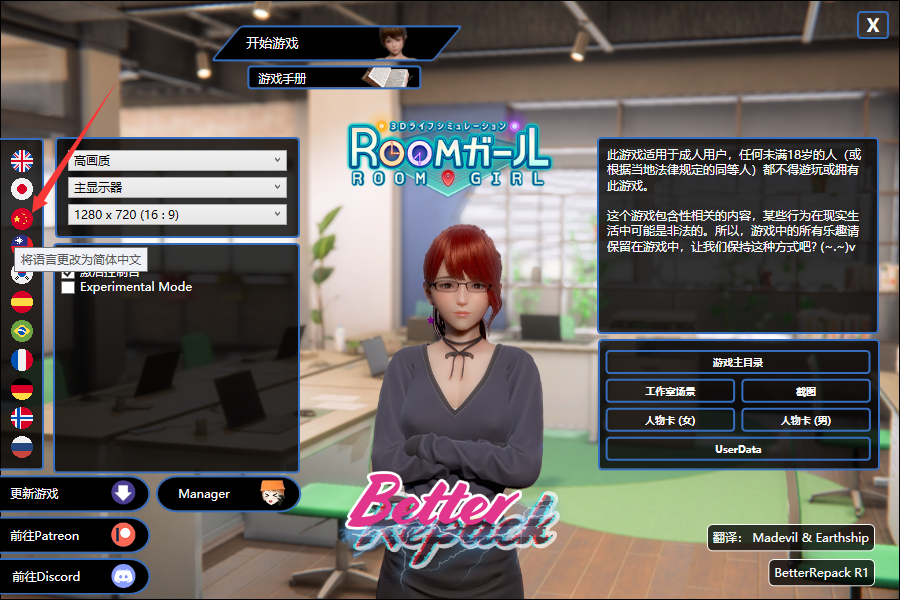Launch the Manager tool
The image size is (900, 600).
(228, 494)
